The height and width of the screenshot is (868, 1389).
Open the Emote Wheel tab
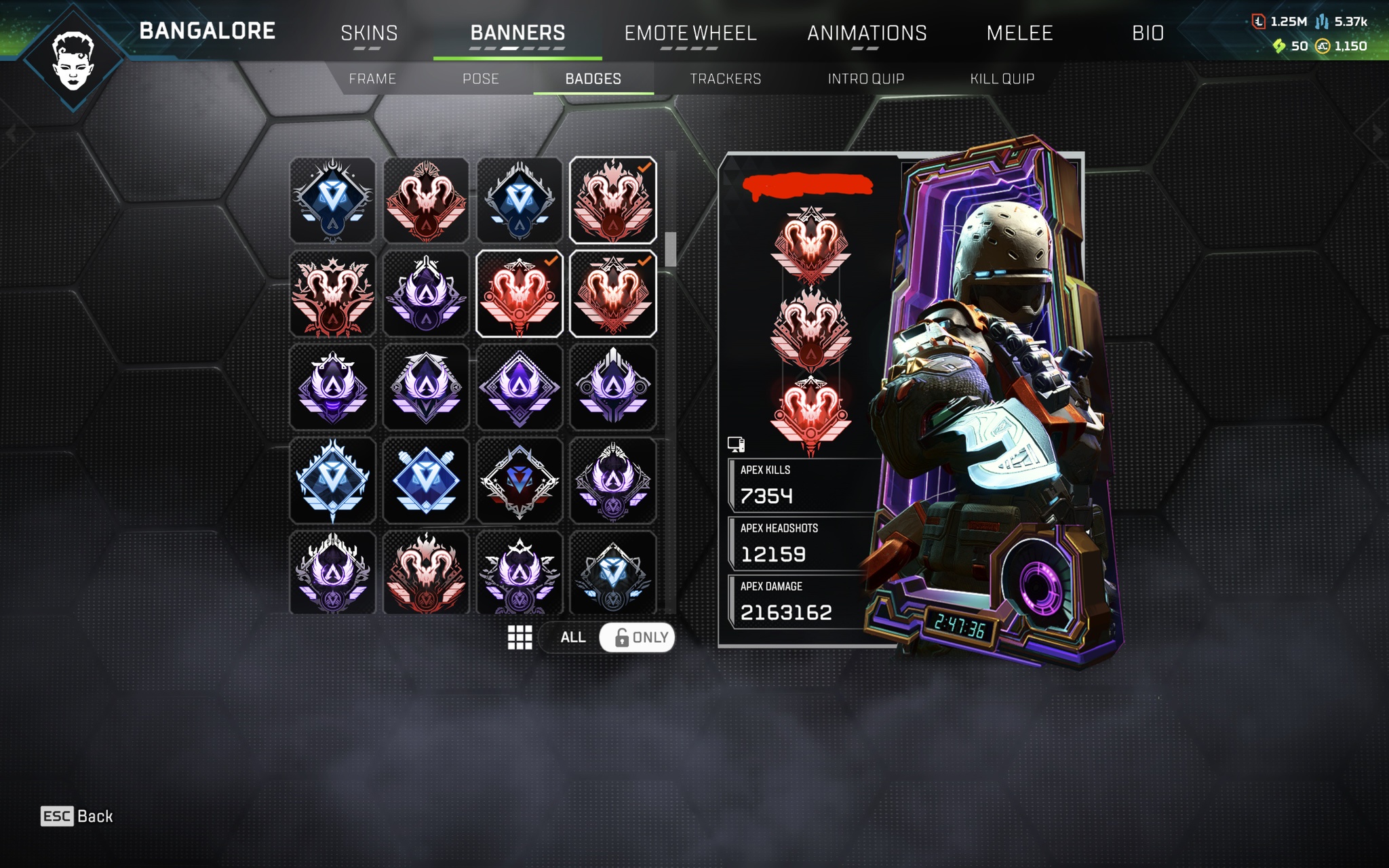pos(690,33)
